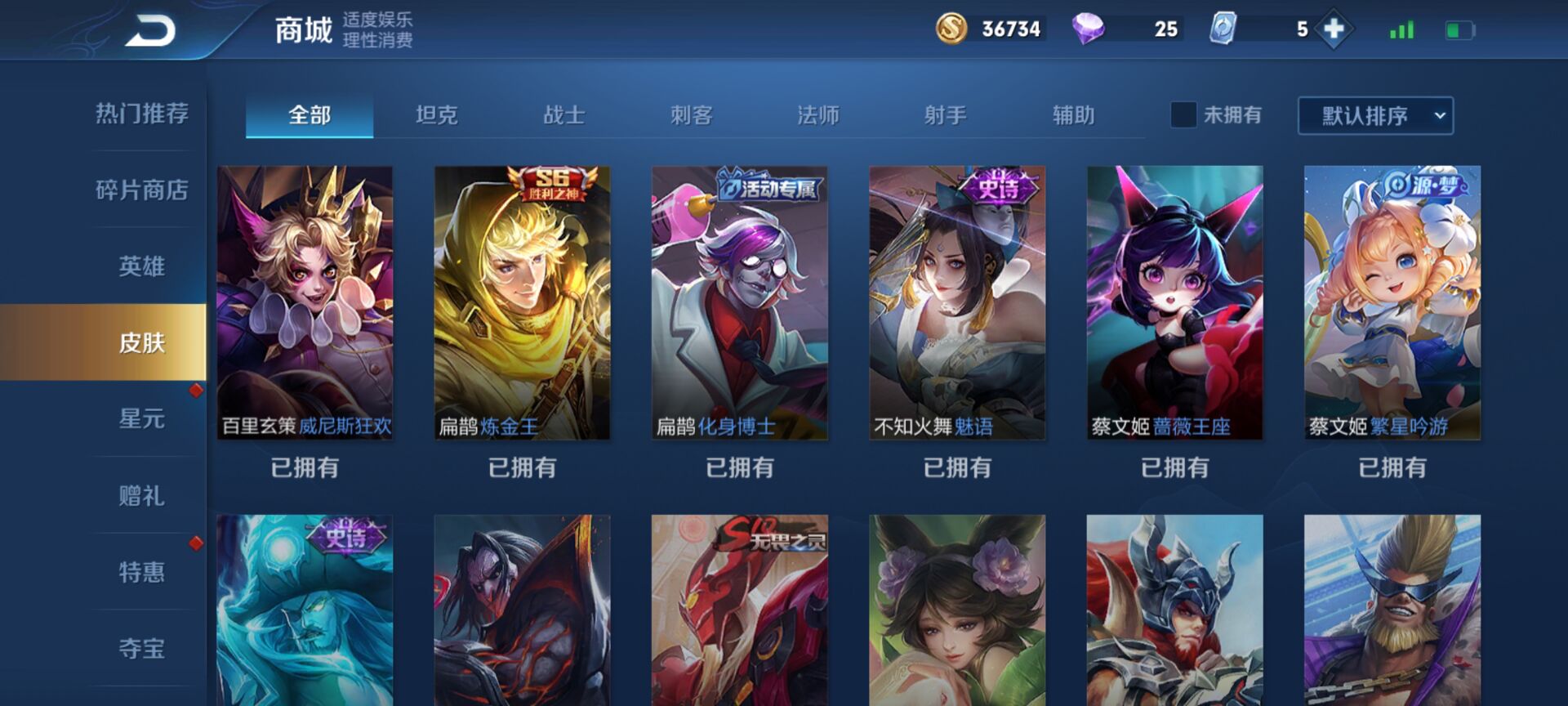The height and width of the screenshot is (706, 1568).
Task: Click the gold coin currency icon
Action: tap(953, 29)
